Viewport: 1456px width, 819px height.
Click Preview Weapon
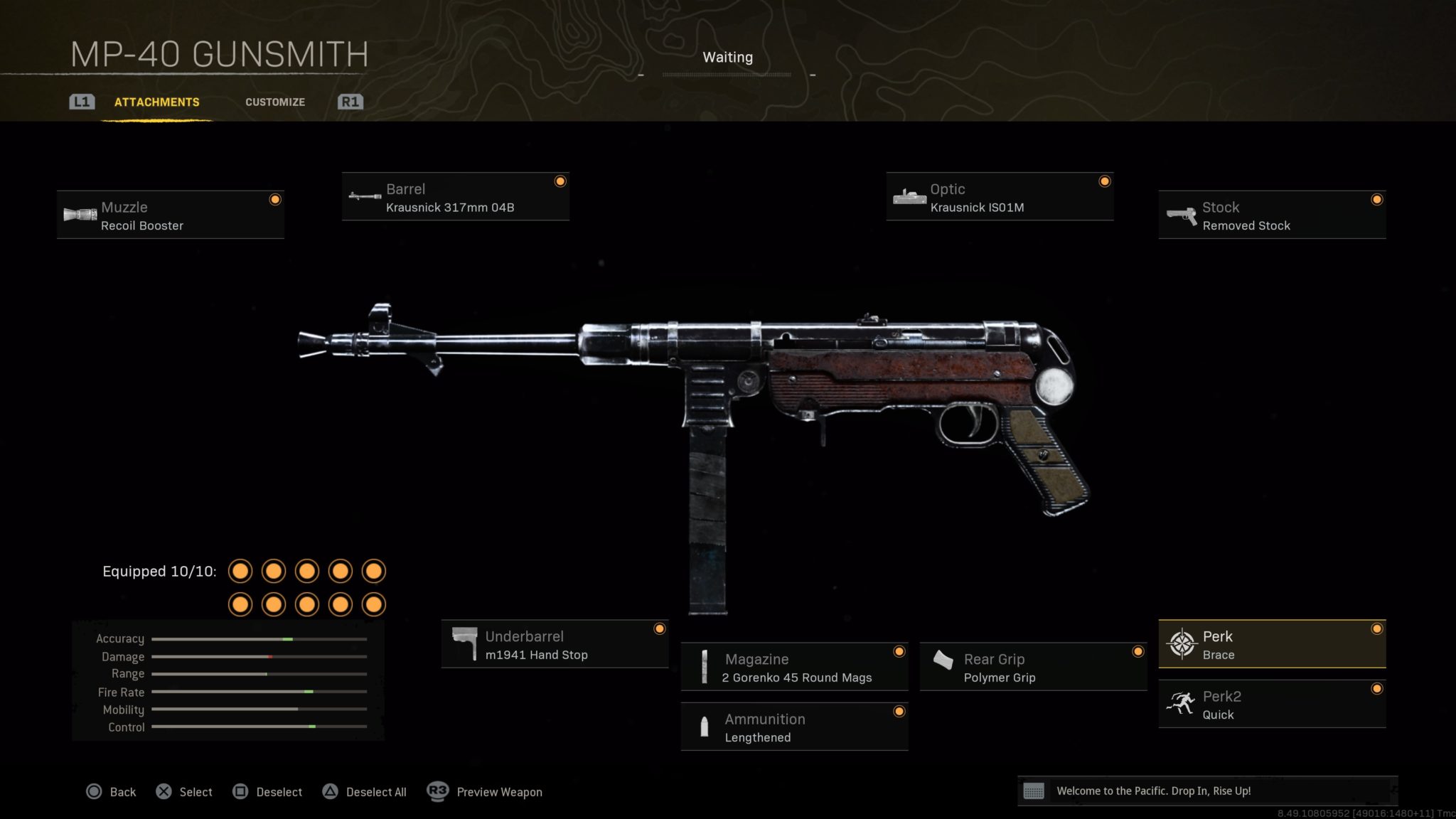[x=498, y=791]
